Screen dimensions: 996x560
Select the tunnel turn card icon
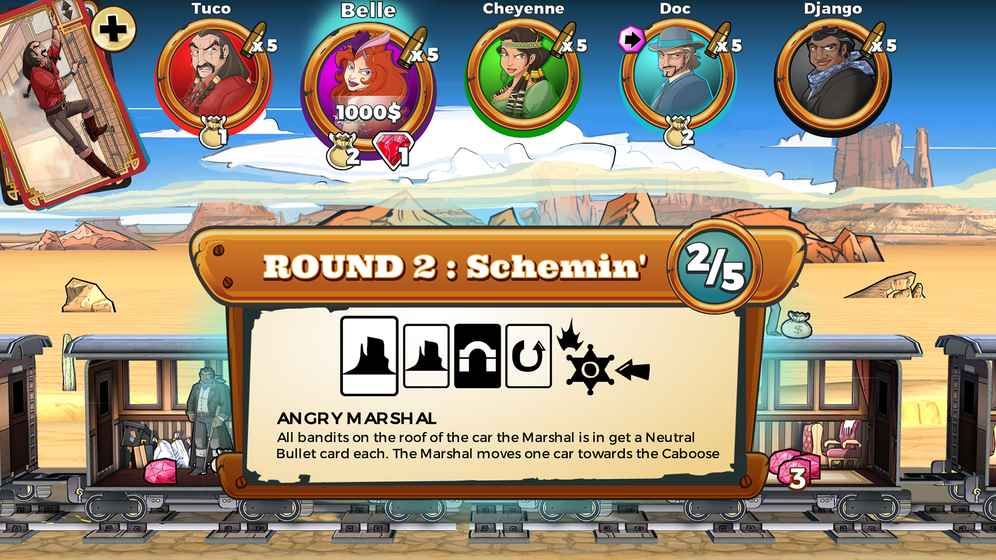coord(477,356)
